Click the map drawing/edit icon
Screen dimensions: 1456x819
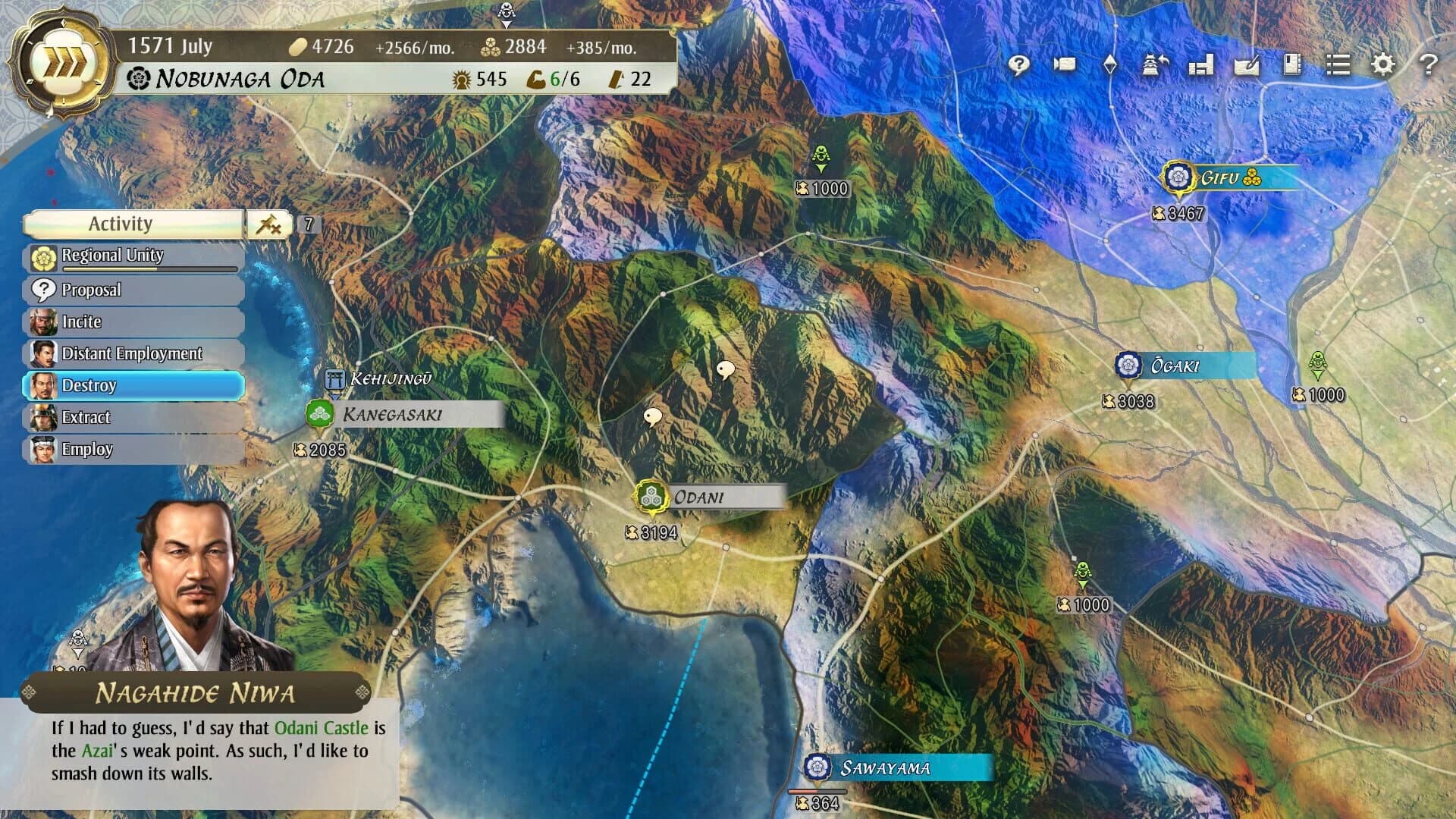(1246, 66)
